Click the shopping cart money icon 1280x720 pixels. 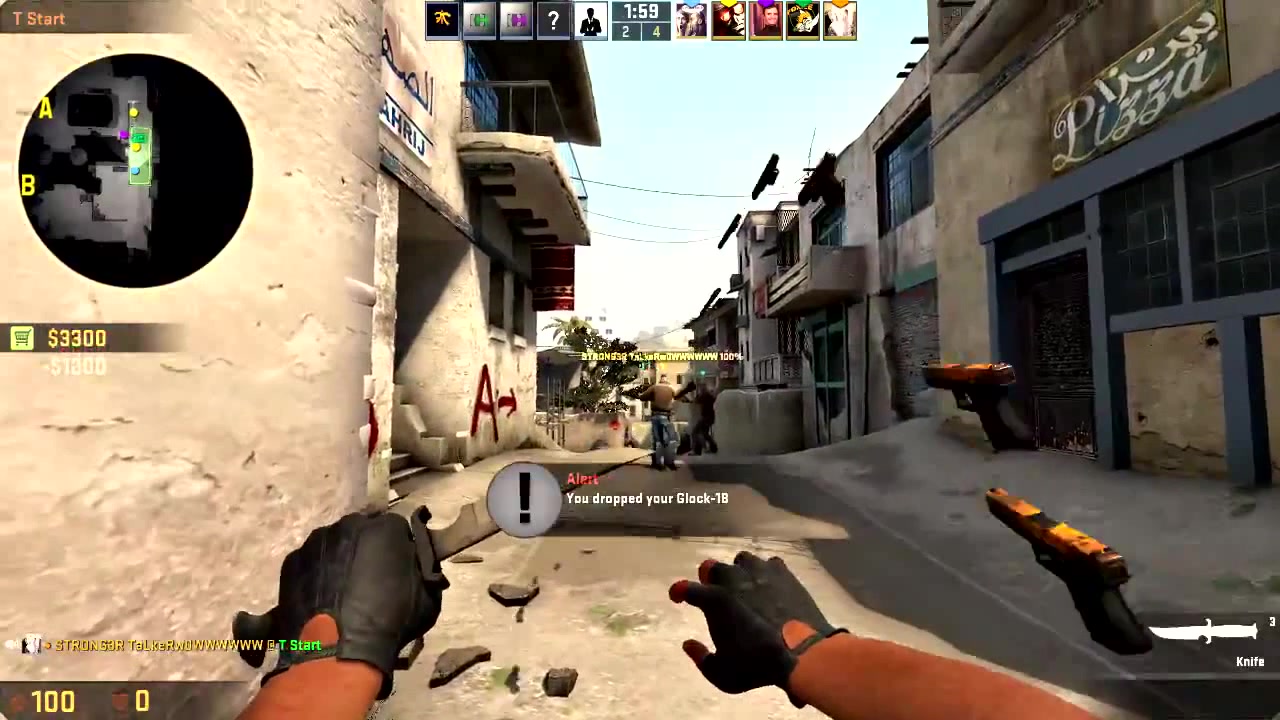(x=21, y=339)
